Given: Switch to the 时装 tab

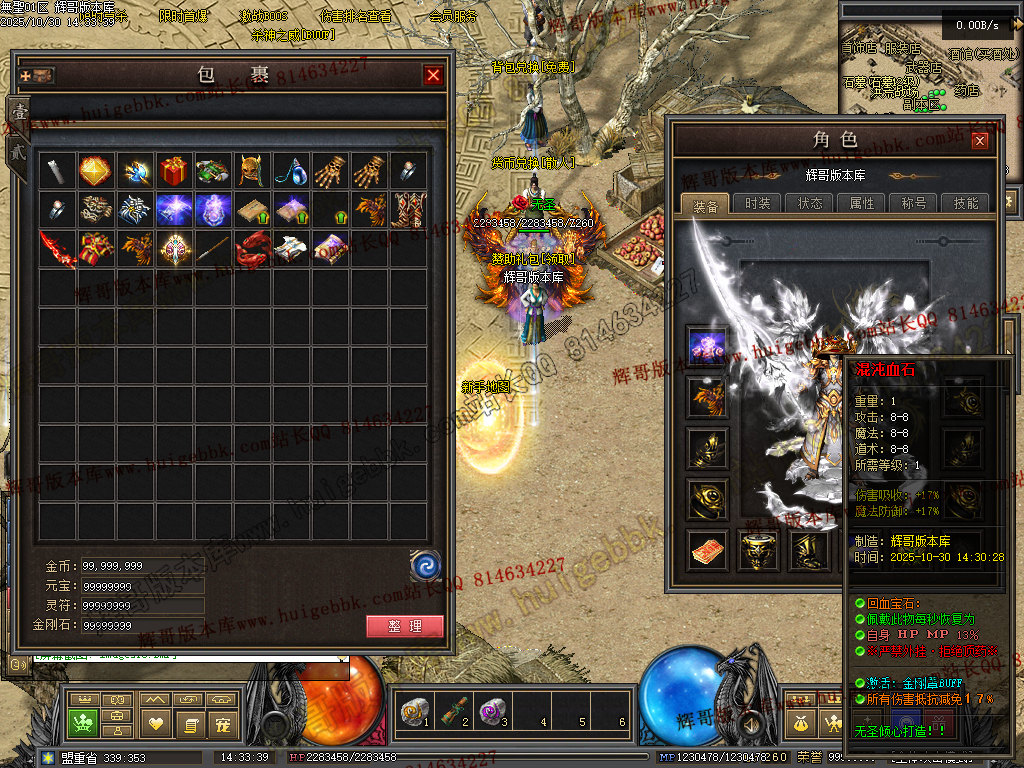Looking at the screenshot, I should 758,203.
